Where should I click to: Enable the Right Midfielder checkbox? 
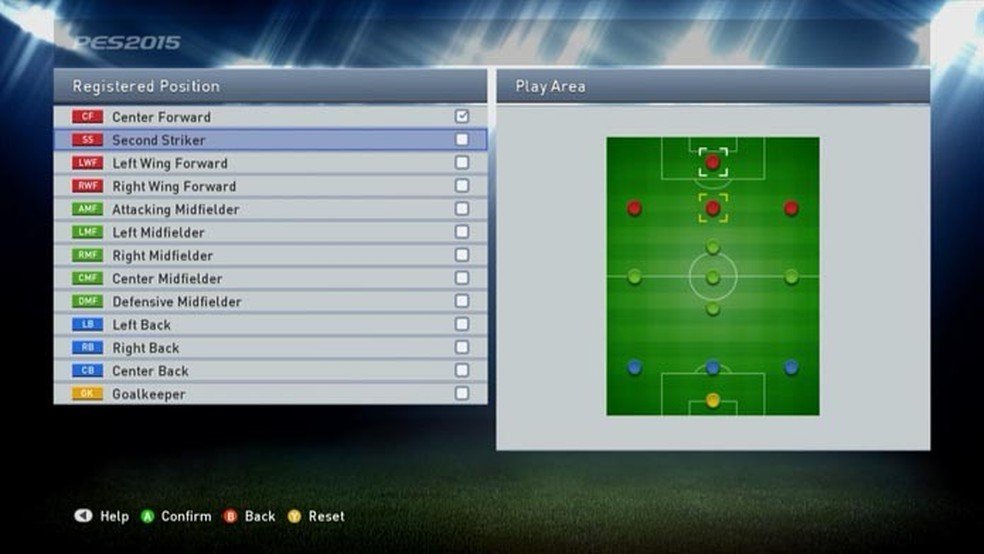(x=462, y=255)
